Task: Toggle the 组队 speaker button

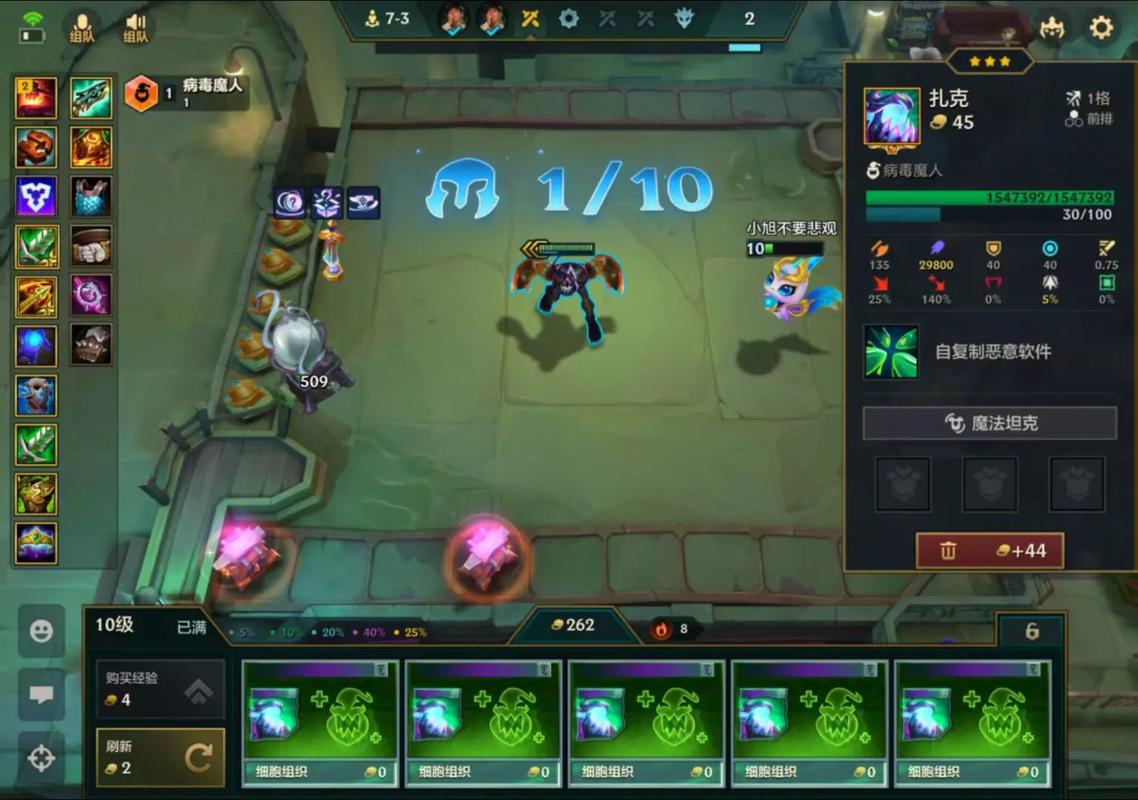Action: point(135,25)
